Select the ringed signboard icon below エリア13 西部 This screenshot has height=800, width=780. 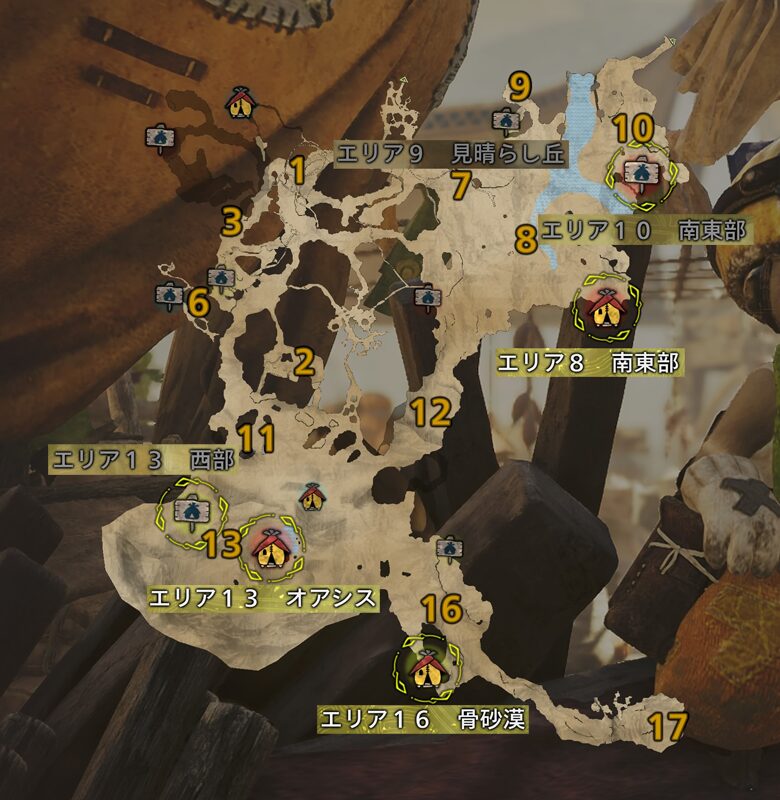click(x=187, y=512)
